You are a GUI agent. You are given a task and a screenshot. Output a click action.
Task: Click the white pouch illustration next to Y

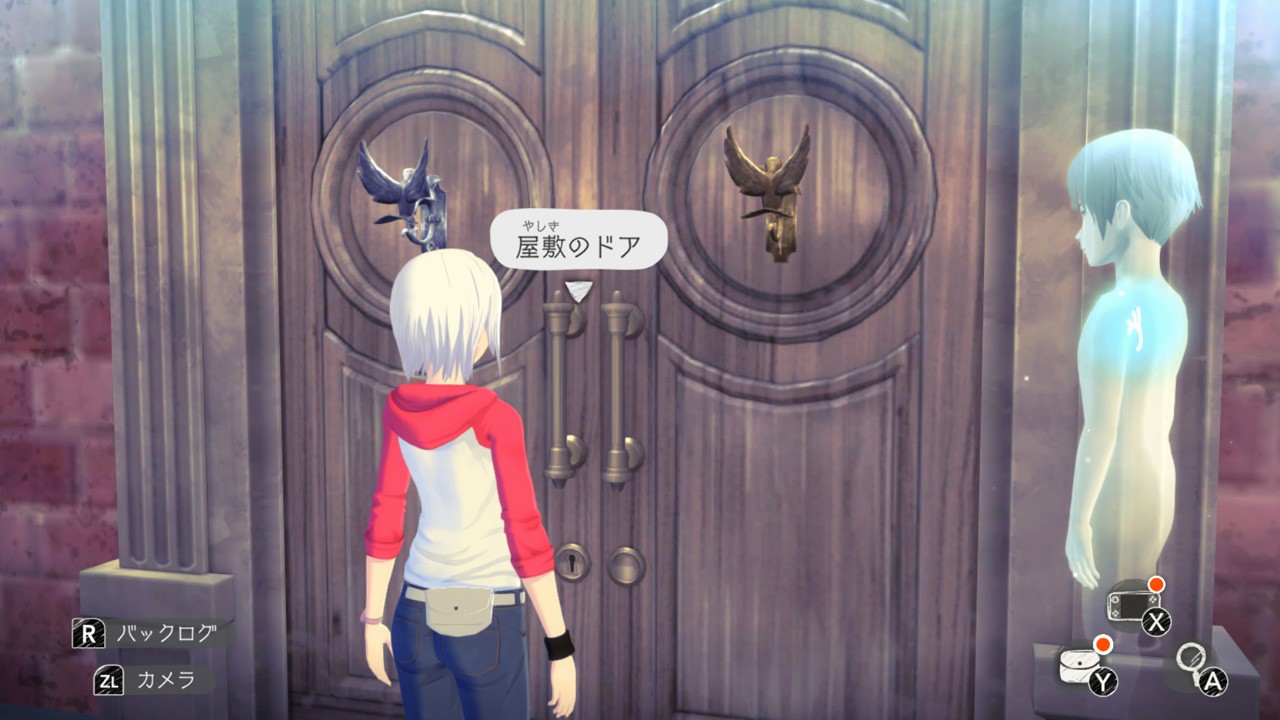[x=1076, y=663]
